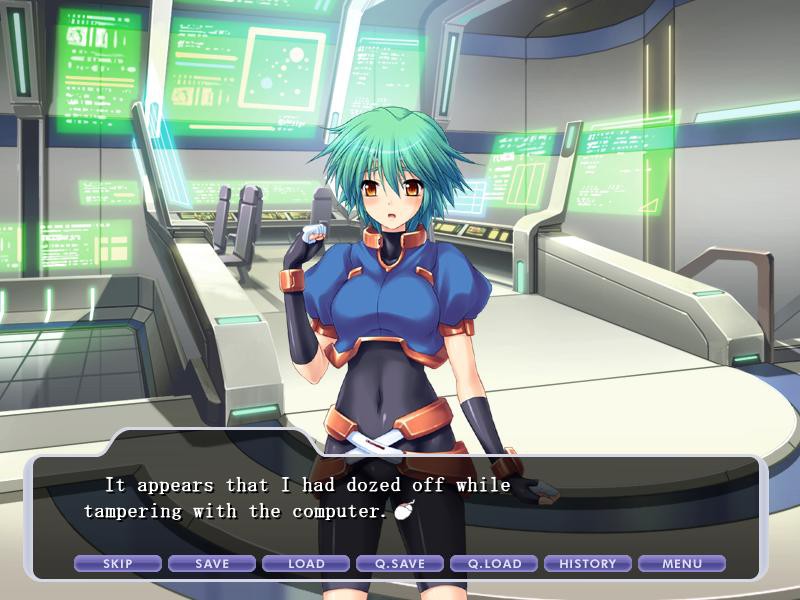Viewport: 800px width, 600px height.
Task: Advance the dialogue via the mouse icon
Action: (x=403, y=511)
